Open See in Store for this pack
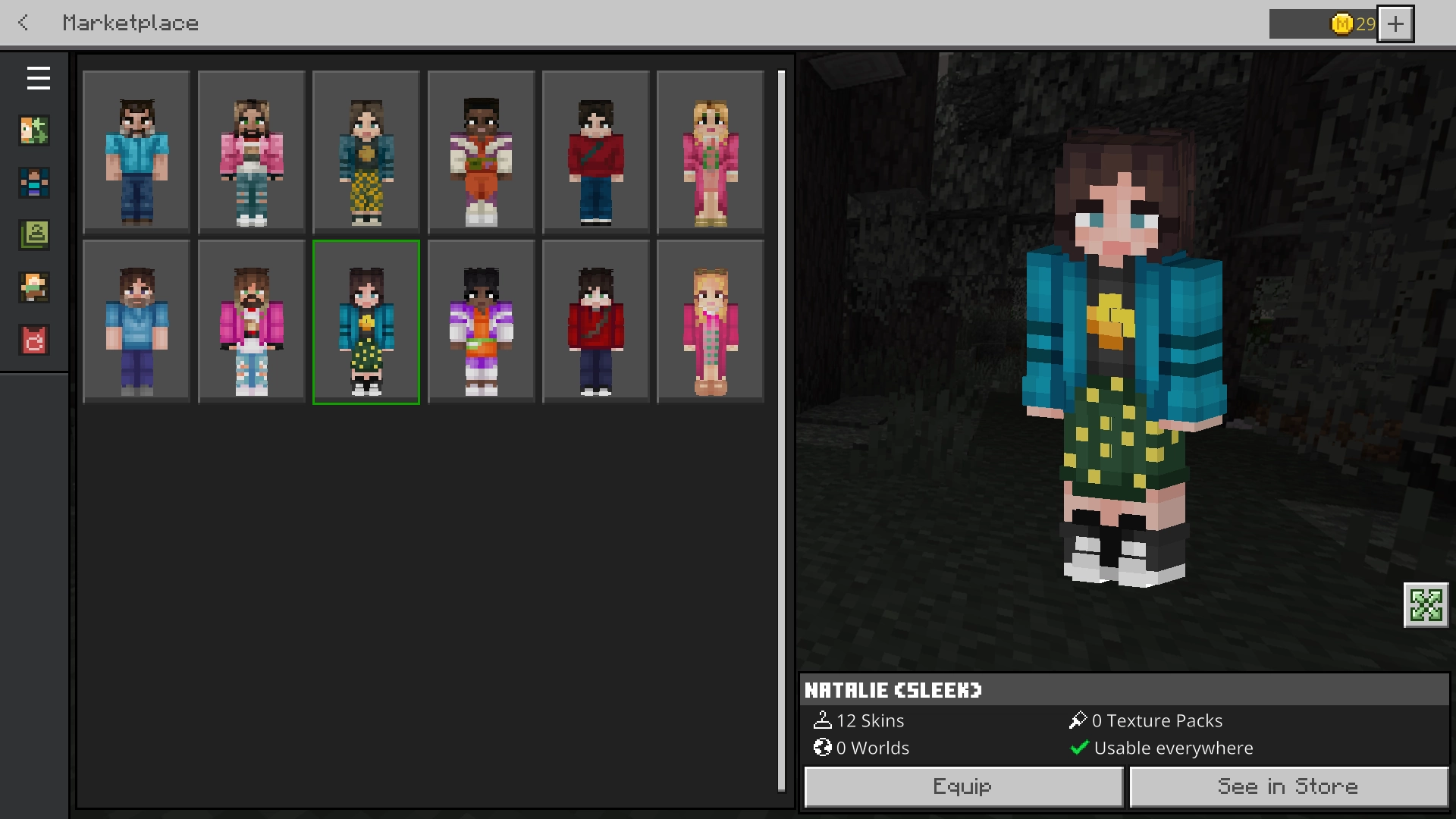 pos(1288,786)
